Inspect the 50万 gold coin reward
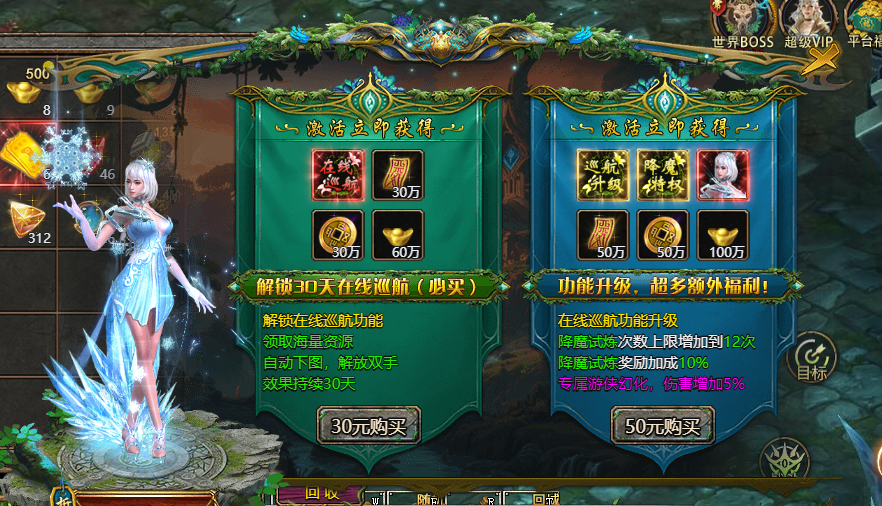The height and width of the screenshot is (506, 882). click(663, 235)
